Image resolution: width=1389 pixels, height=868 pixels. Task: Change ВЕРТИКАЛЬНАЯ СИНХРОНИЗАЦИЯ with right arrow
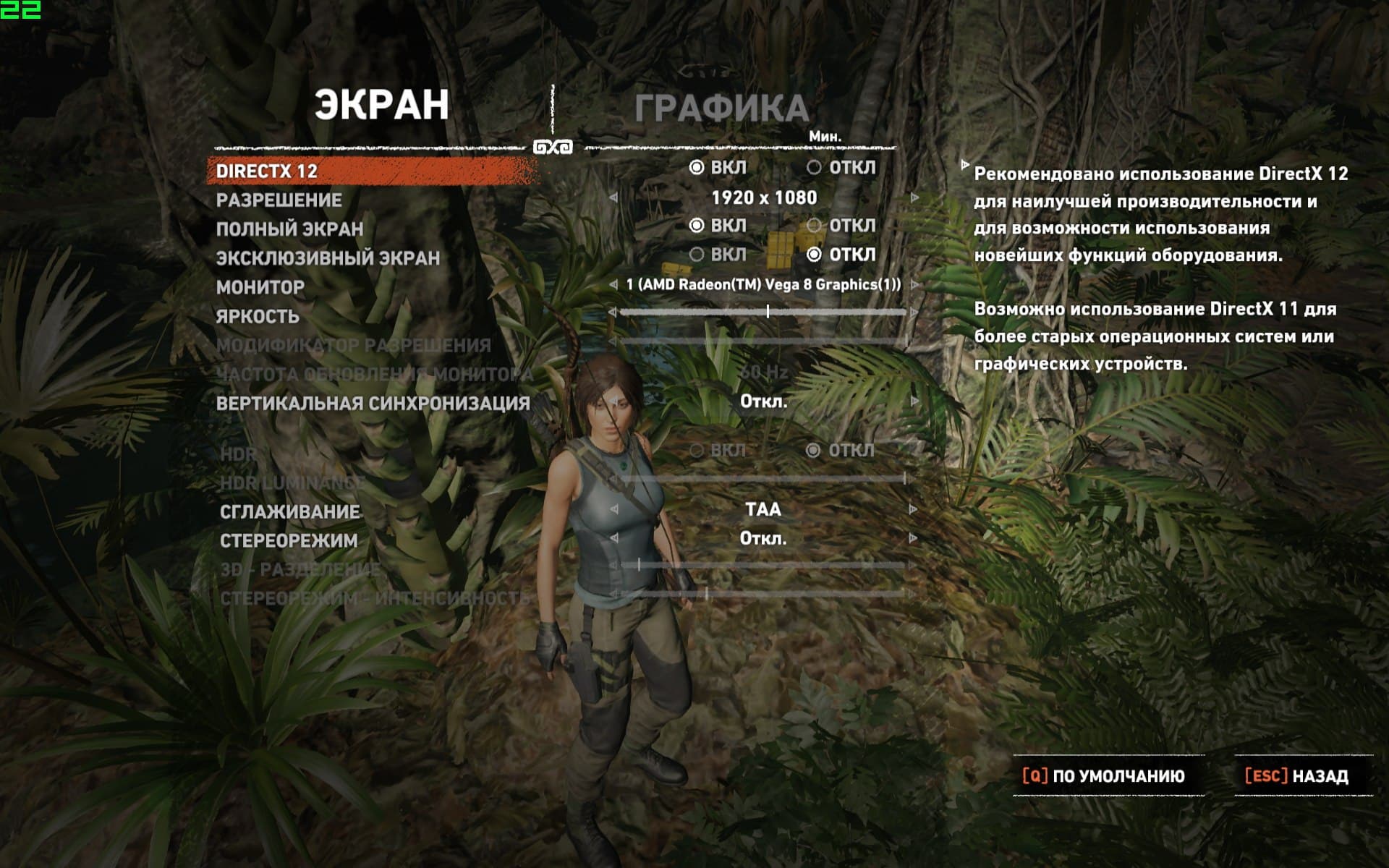point(915,401)
